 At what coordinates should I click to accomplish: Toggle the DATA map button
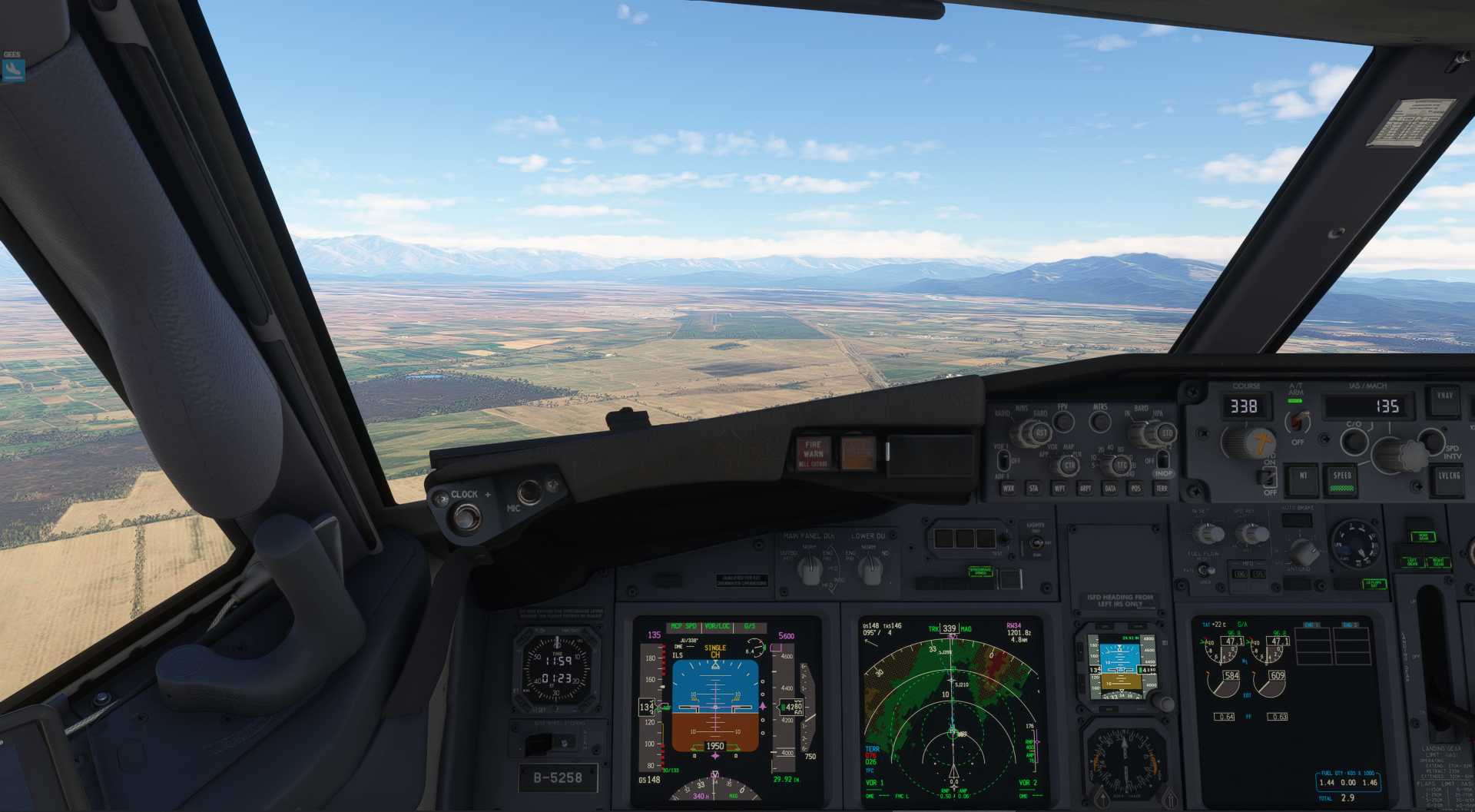pyautogui.click(x=1110, y=489)
